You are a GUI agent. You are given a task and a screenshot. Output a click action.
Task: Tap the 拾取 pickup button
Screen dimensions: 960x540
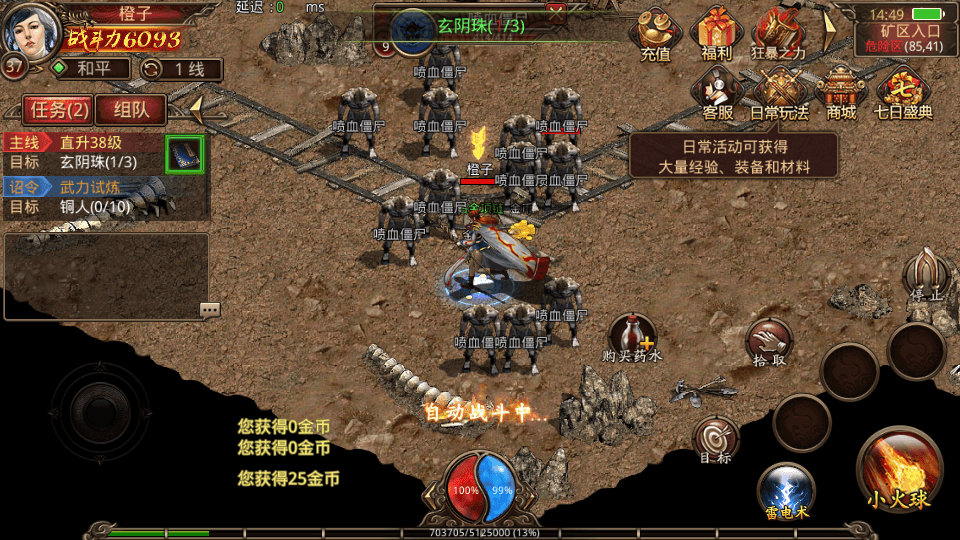pos(768,343)
